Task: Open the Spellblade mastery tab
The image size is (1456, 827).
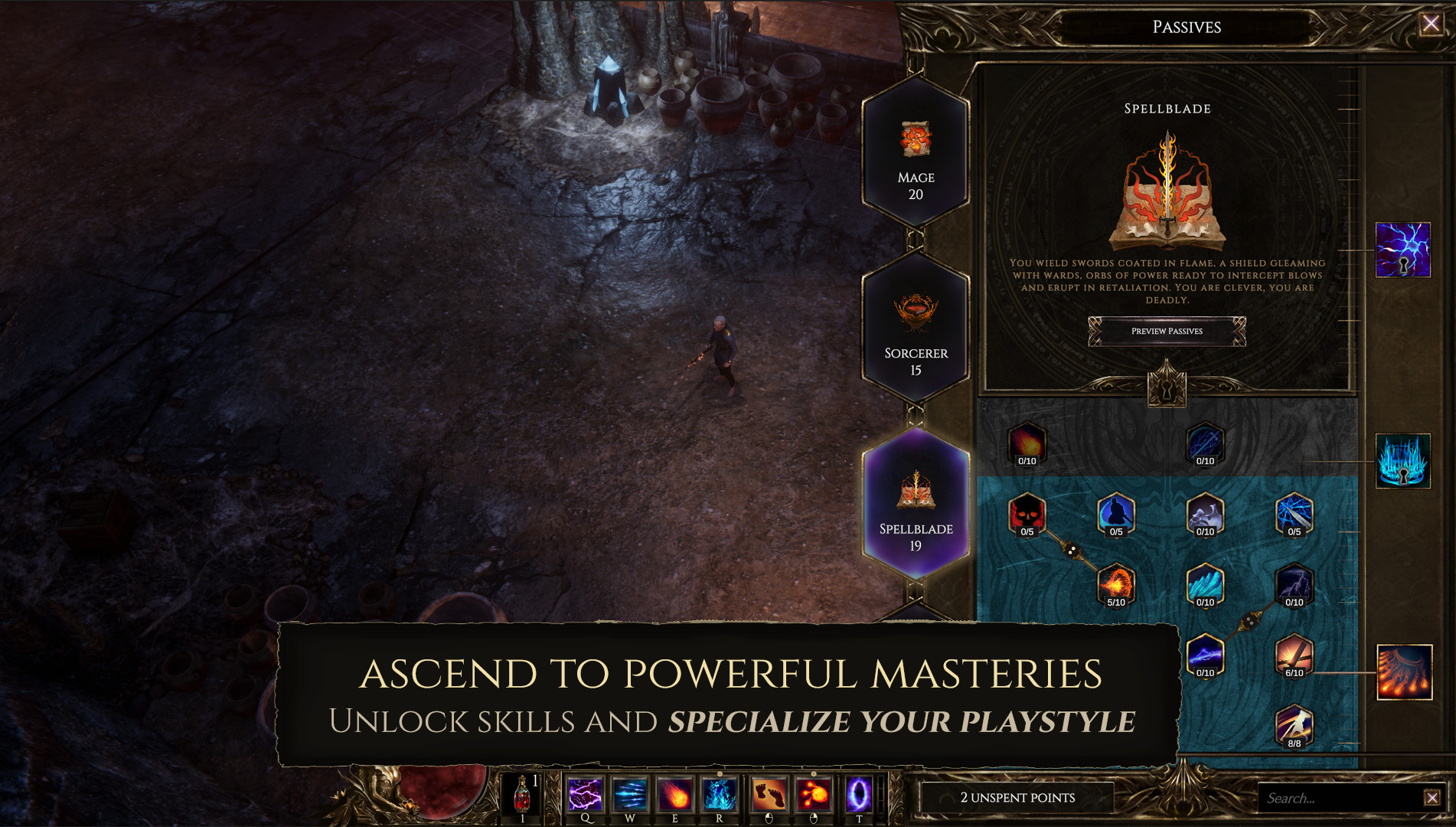Action: coord(916,504)
